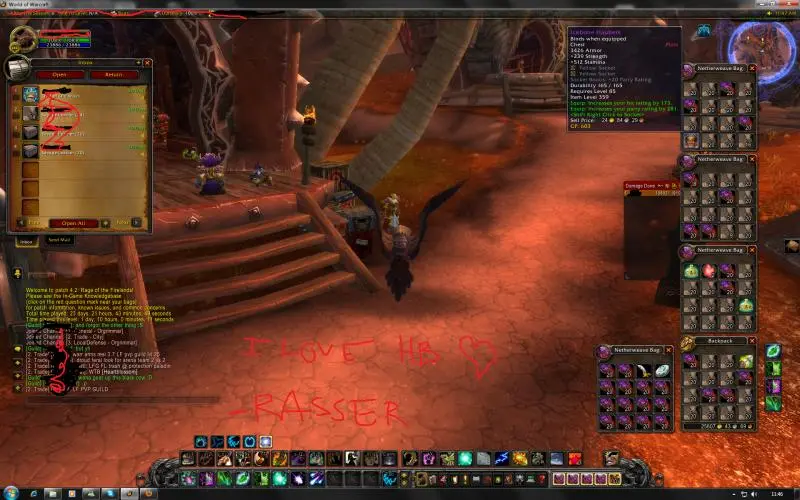Viewport: 800px width, 500px height.
Task: Click the Windows Start button
Action: pyautogui.click(x=10, y=493)
